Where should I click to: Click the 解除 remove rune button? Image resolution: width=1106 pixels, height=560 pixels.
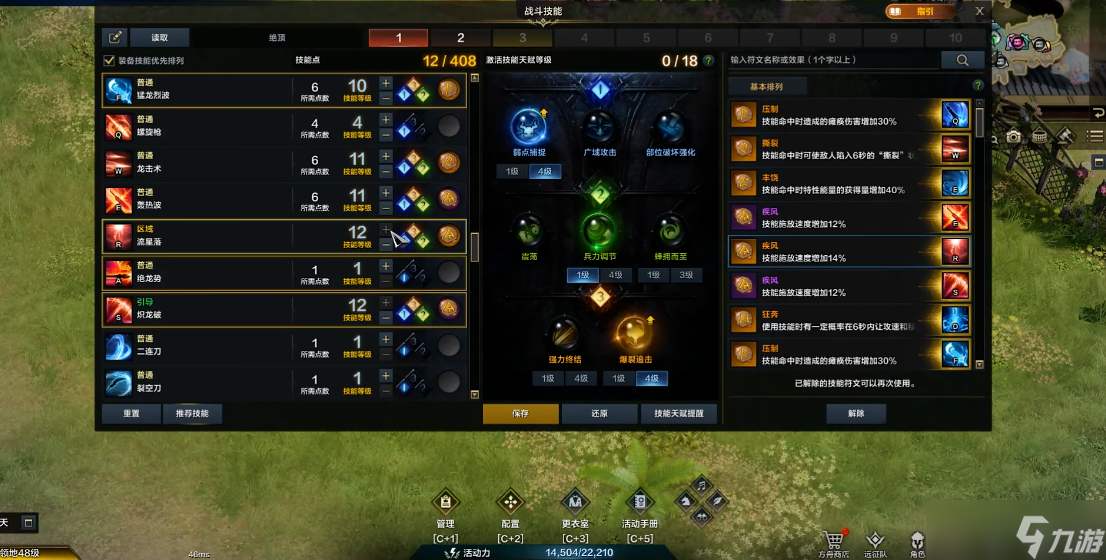point(856,413)
